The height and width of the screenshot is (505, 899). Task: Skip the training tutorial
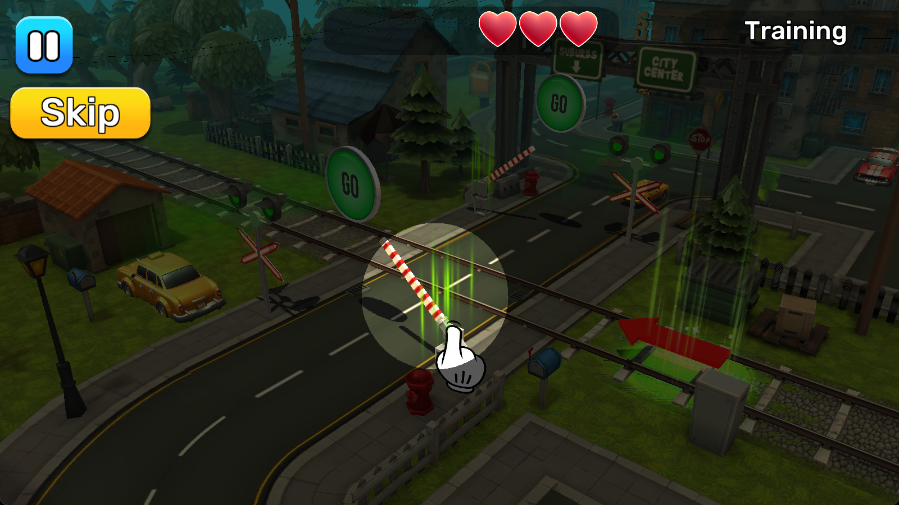coord(80,113)
